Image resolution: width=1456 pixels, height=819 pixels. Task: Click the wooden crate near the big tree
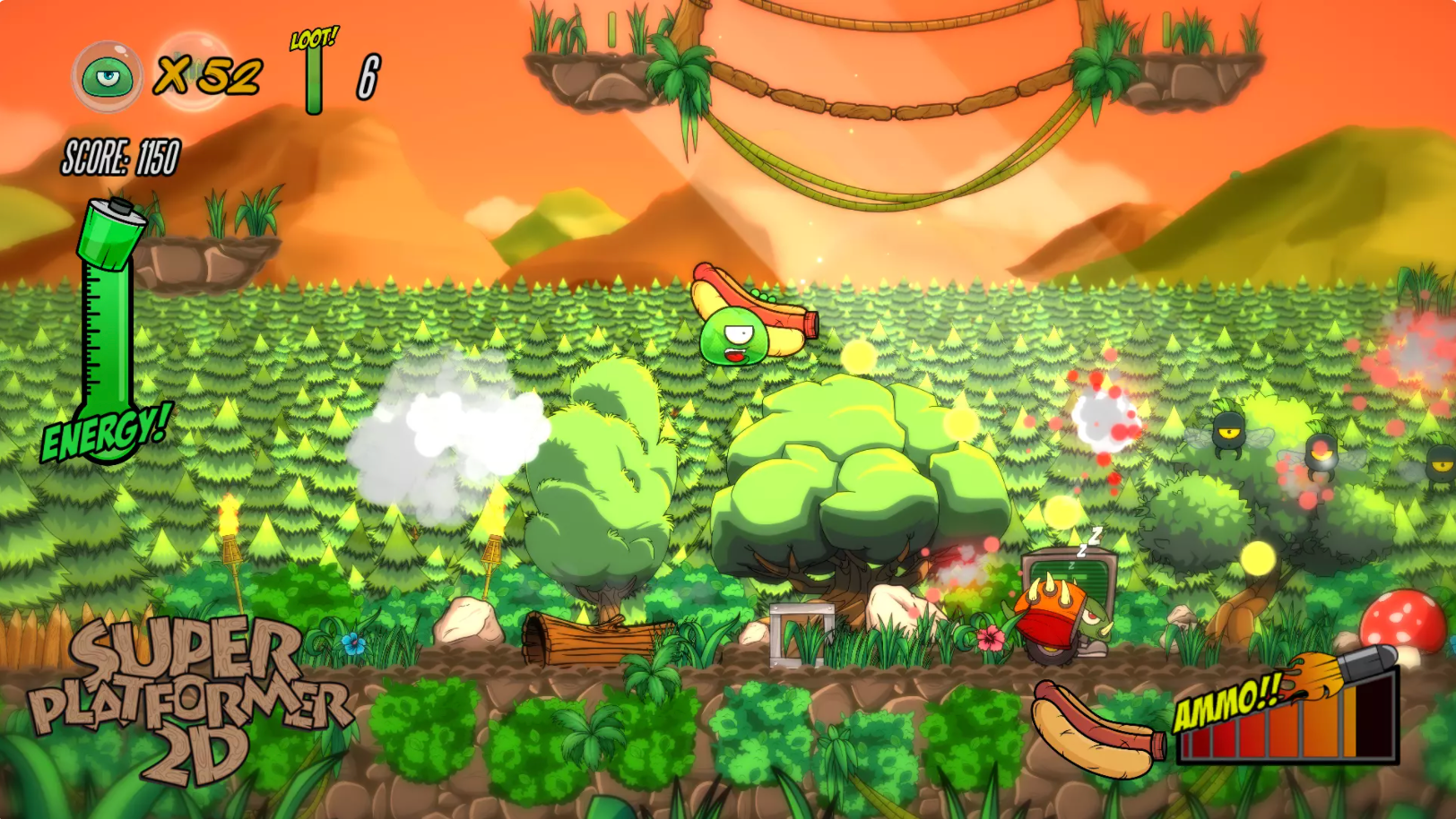[802, 636]
